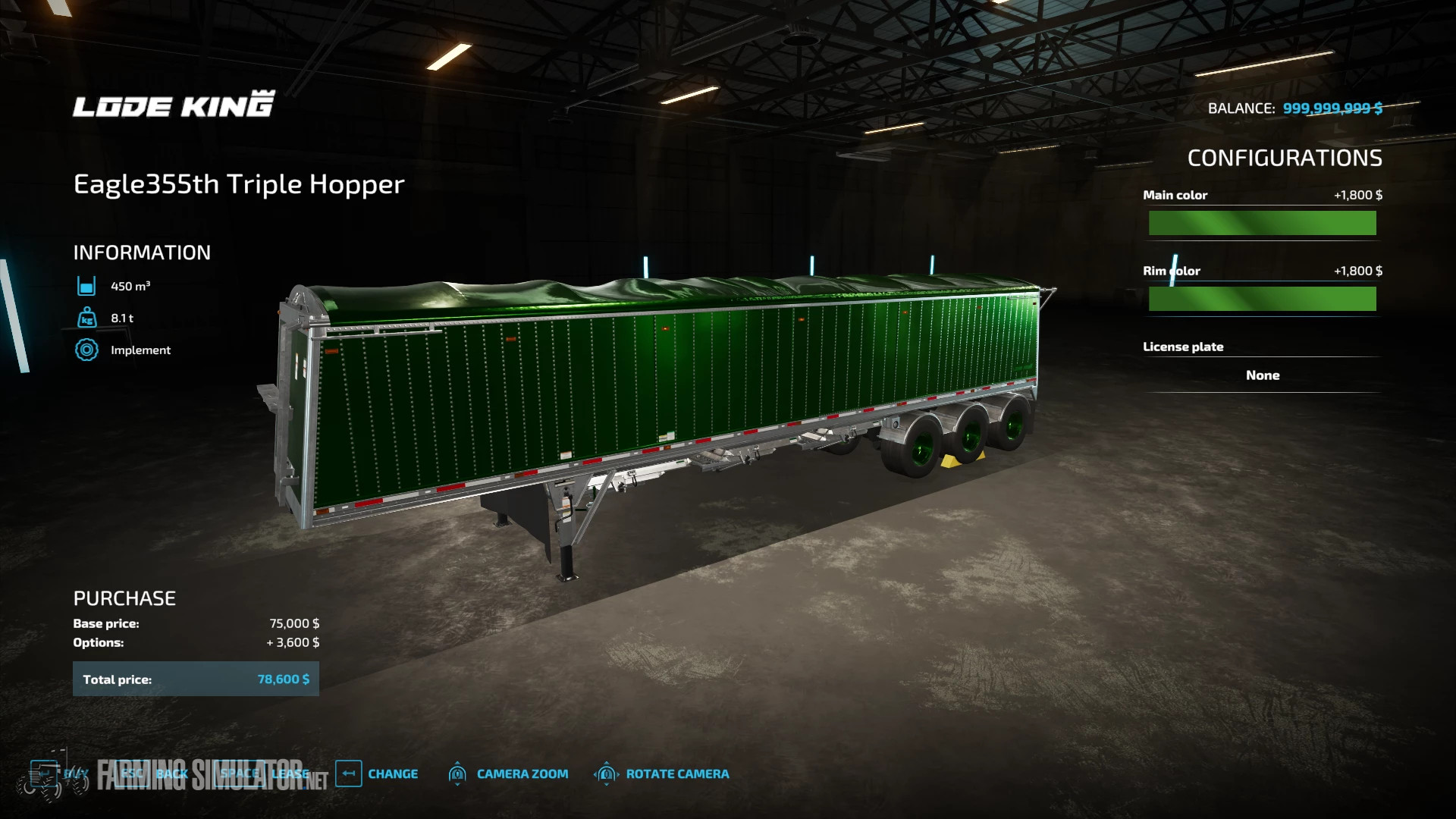Select the Information section header
The image size is (1456, 819).
click(x=141, y=252)
